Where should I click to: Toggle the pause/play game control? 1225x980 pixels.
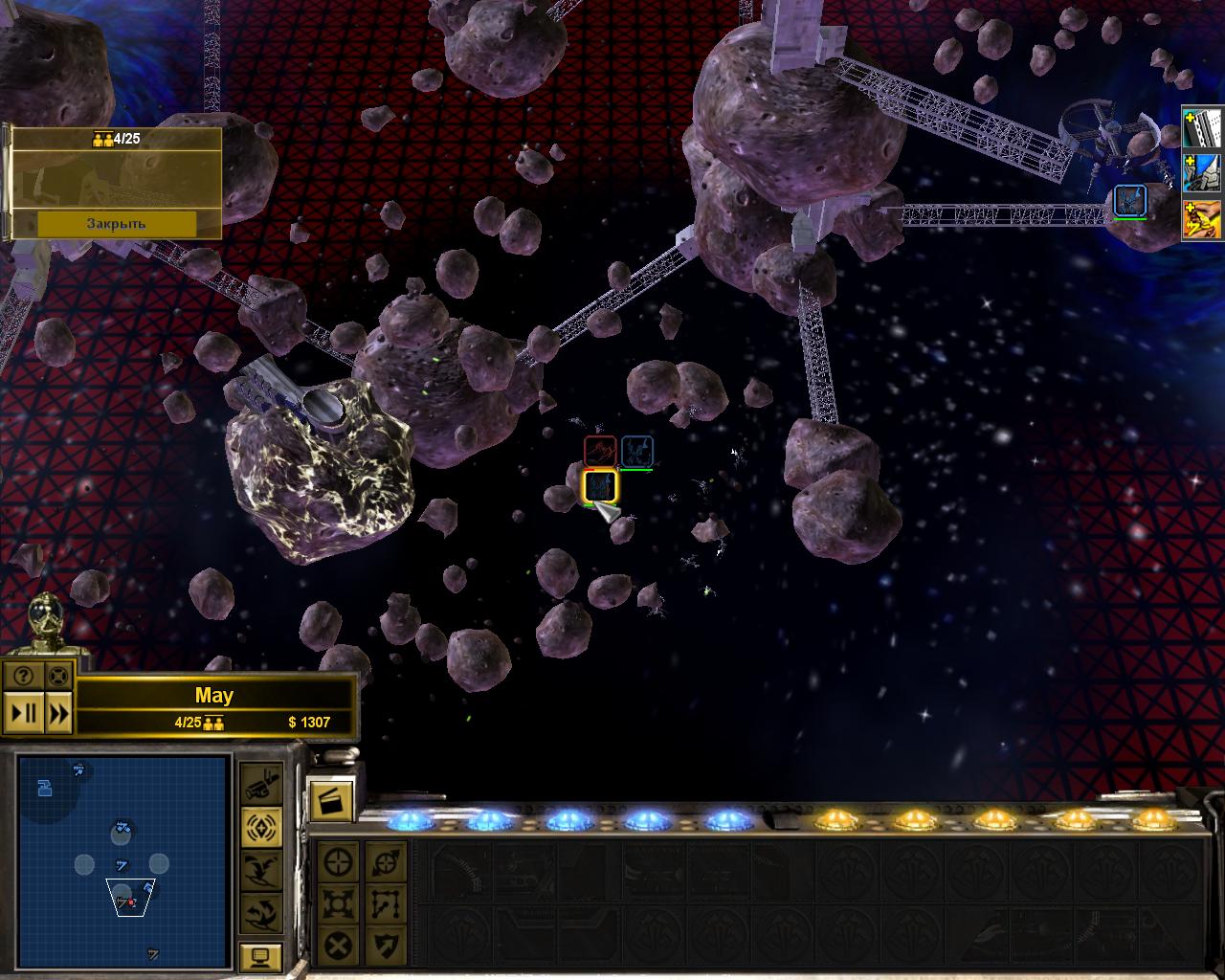pyautogui.click(x=23, y=713)
